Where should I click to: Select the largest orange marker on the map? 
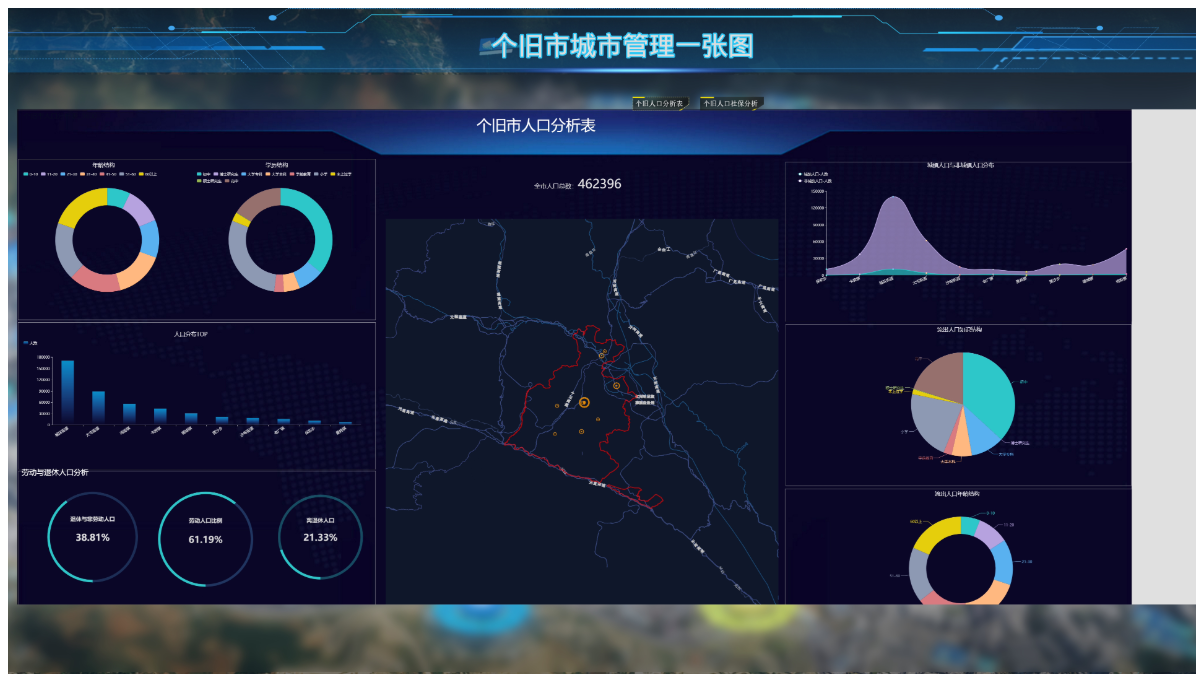584,402
